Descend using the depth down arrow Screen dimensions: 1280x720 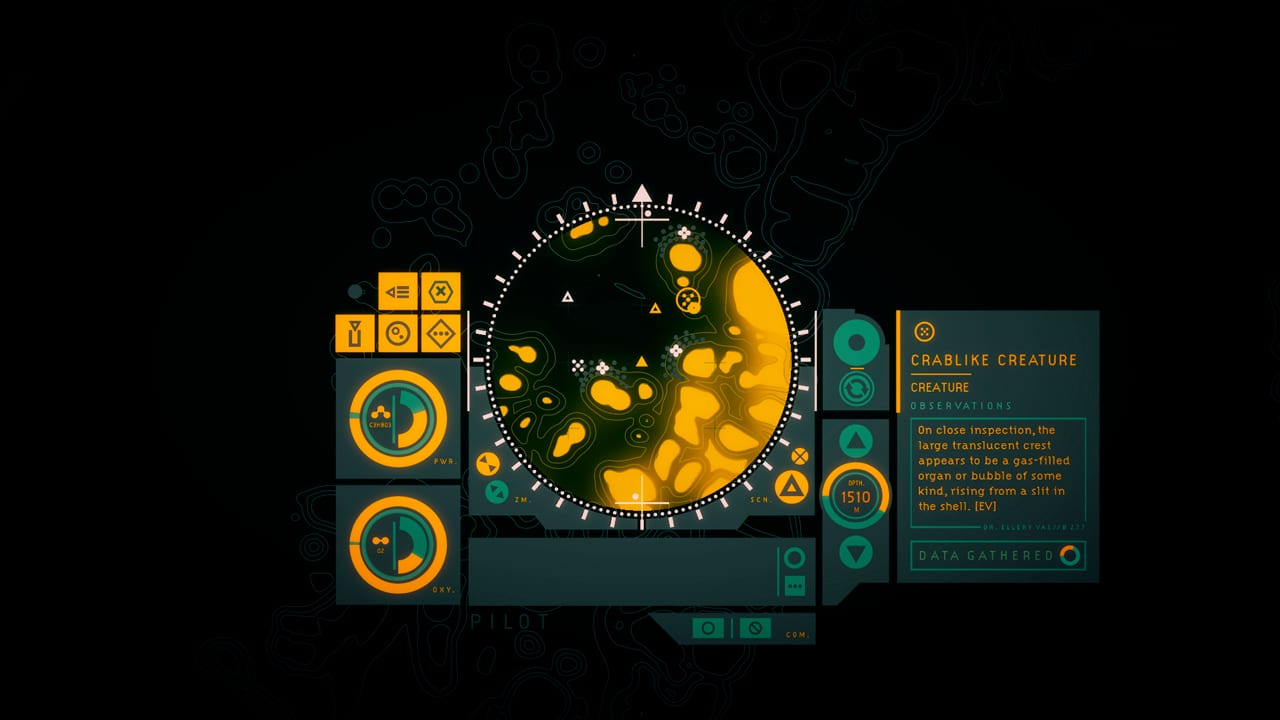click(856, 552)
